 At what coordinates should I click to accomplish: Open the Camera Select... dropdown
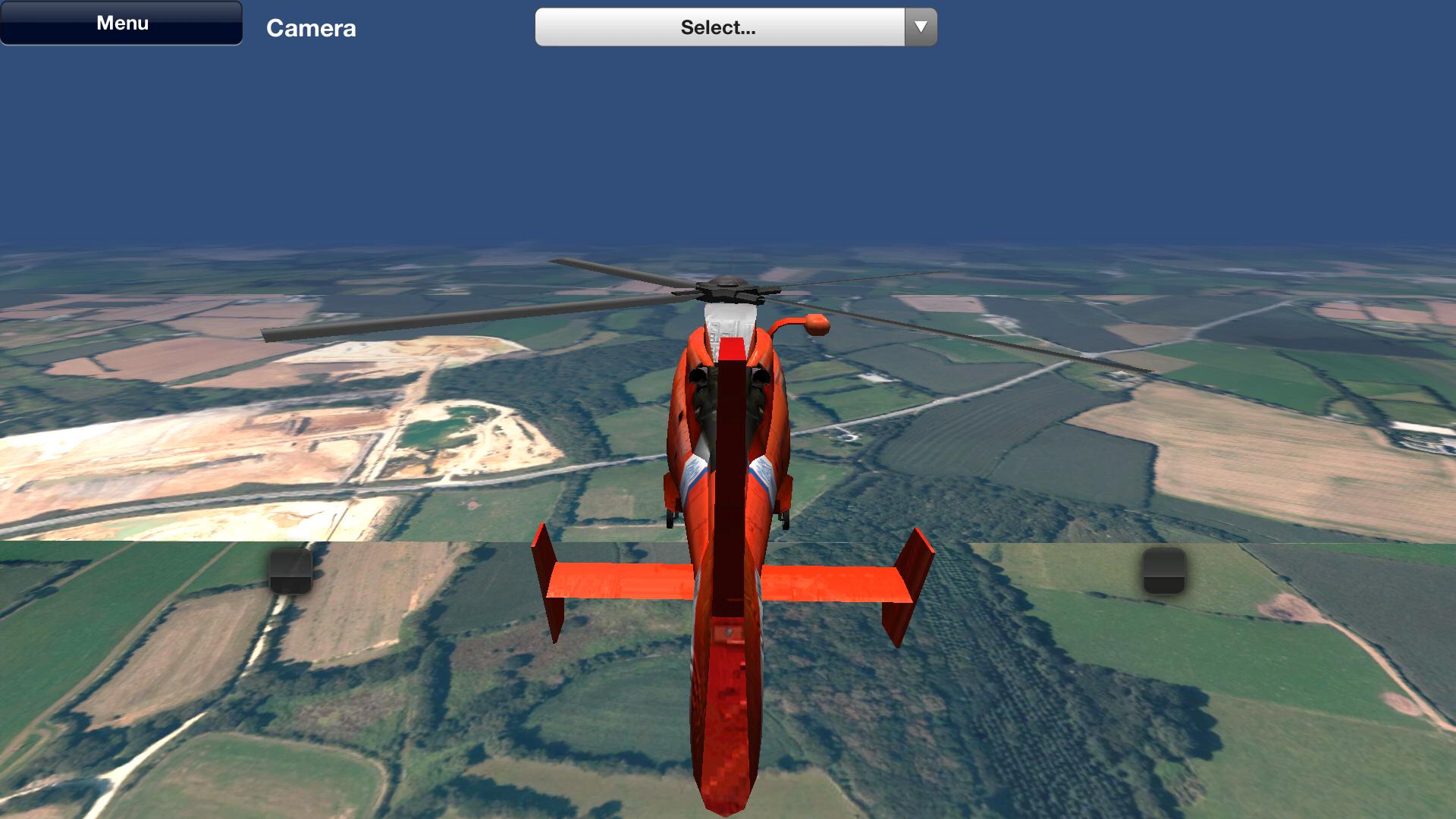pos(736,27)
